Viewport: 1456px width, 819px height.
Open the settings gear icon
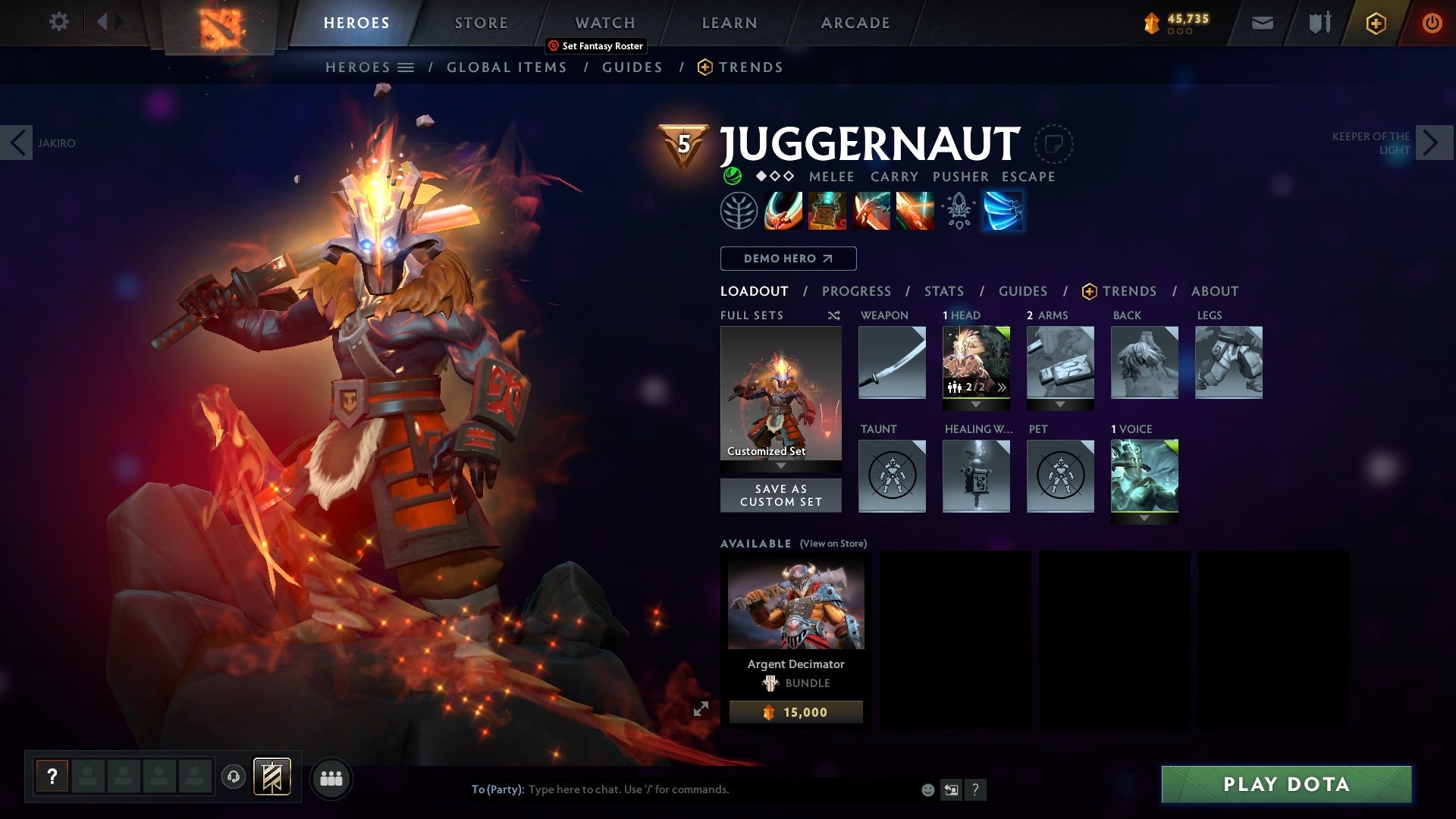click(x=59, y=22)
